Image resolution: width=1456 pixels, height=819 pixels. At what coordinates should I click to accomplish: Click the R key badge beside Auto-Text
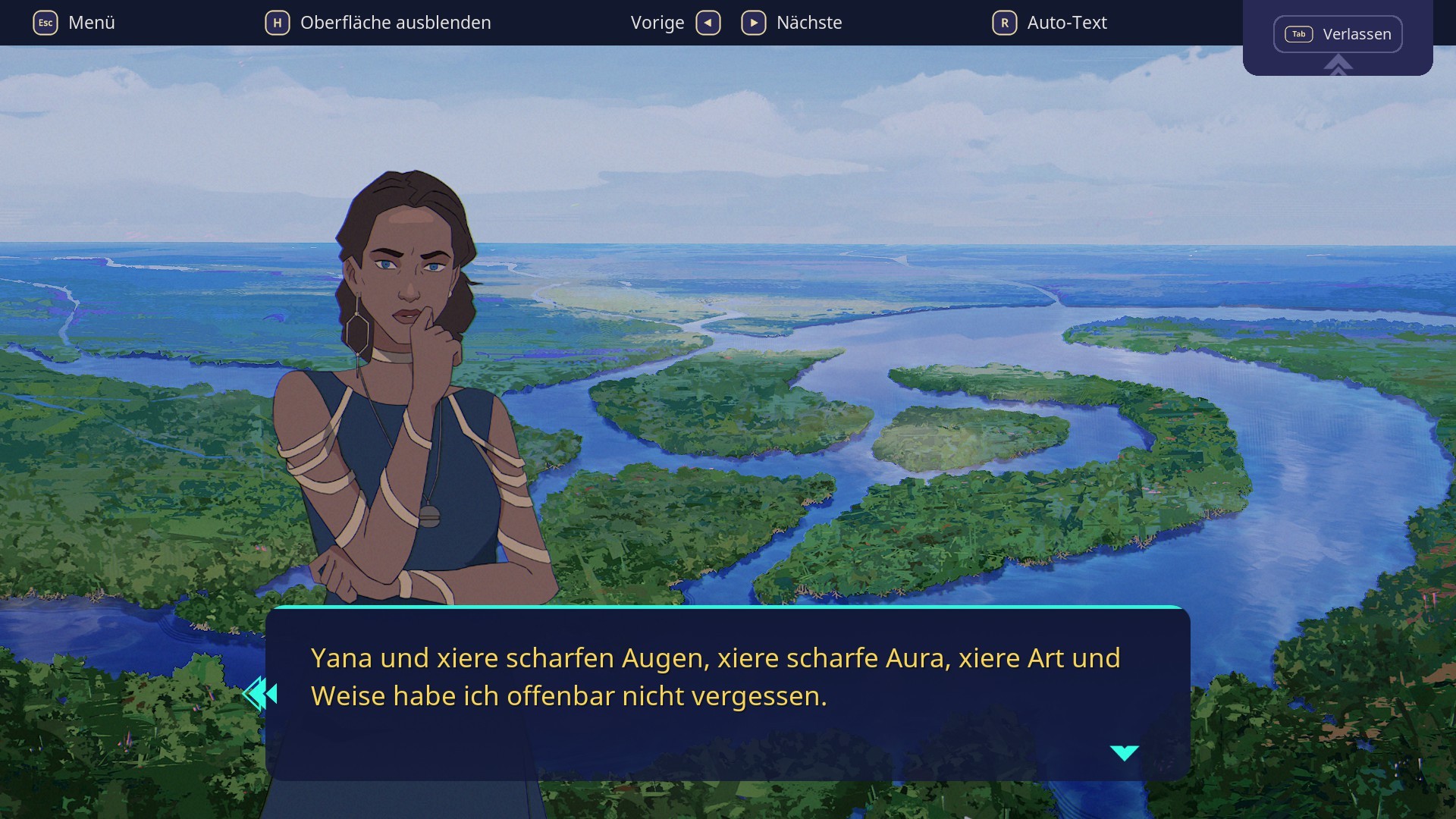click(x=1004, y=23)
